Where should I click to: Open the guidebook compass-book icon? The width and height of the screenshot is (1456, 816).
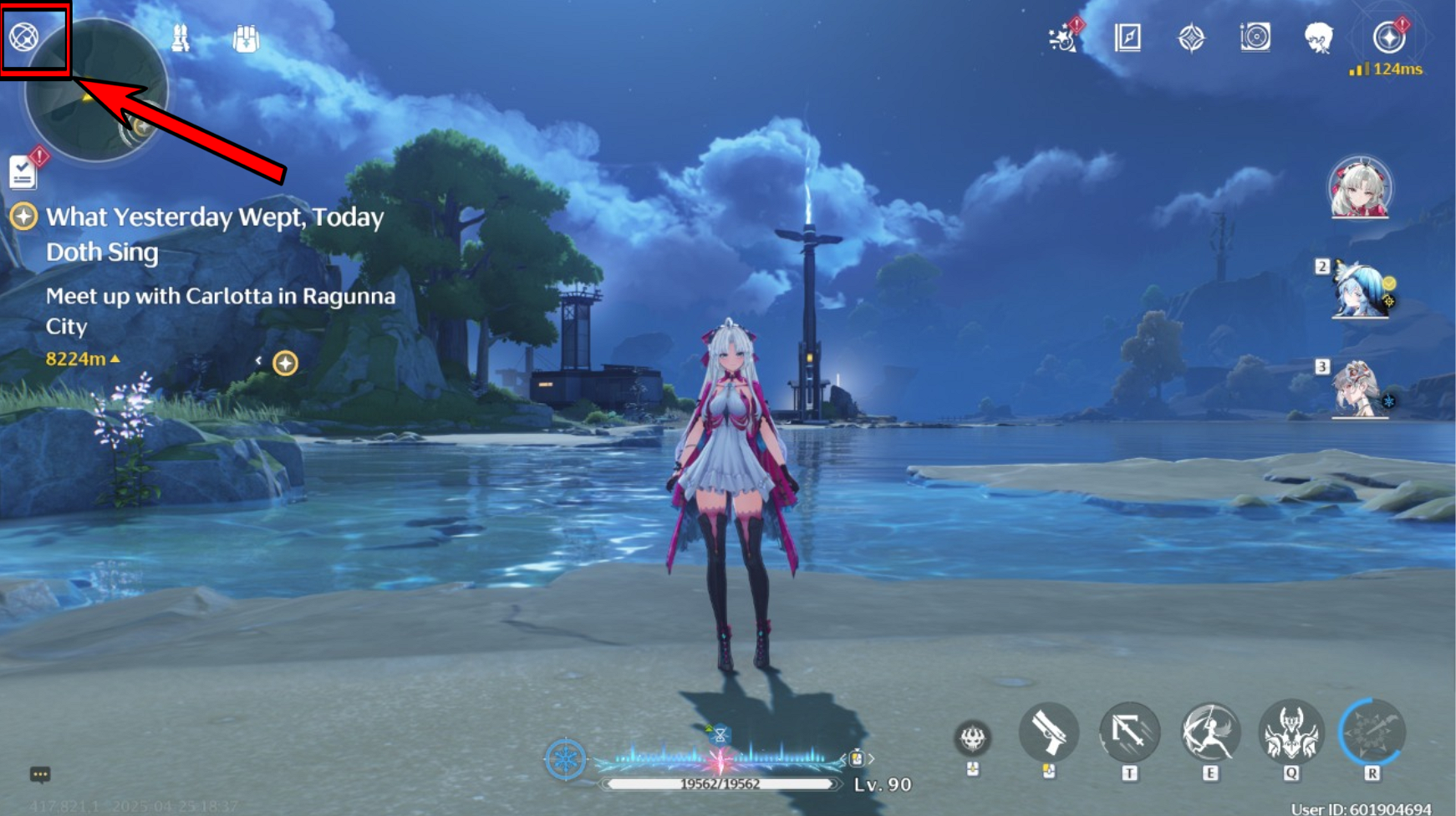(x=1128, y=38)
